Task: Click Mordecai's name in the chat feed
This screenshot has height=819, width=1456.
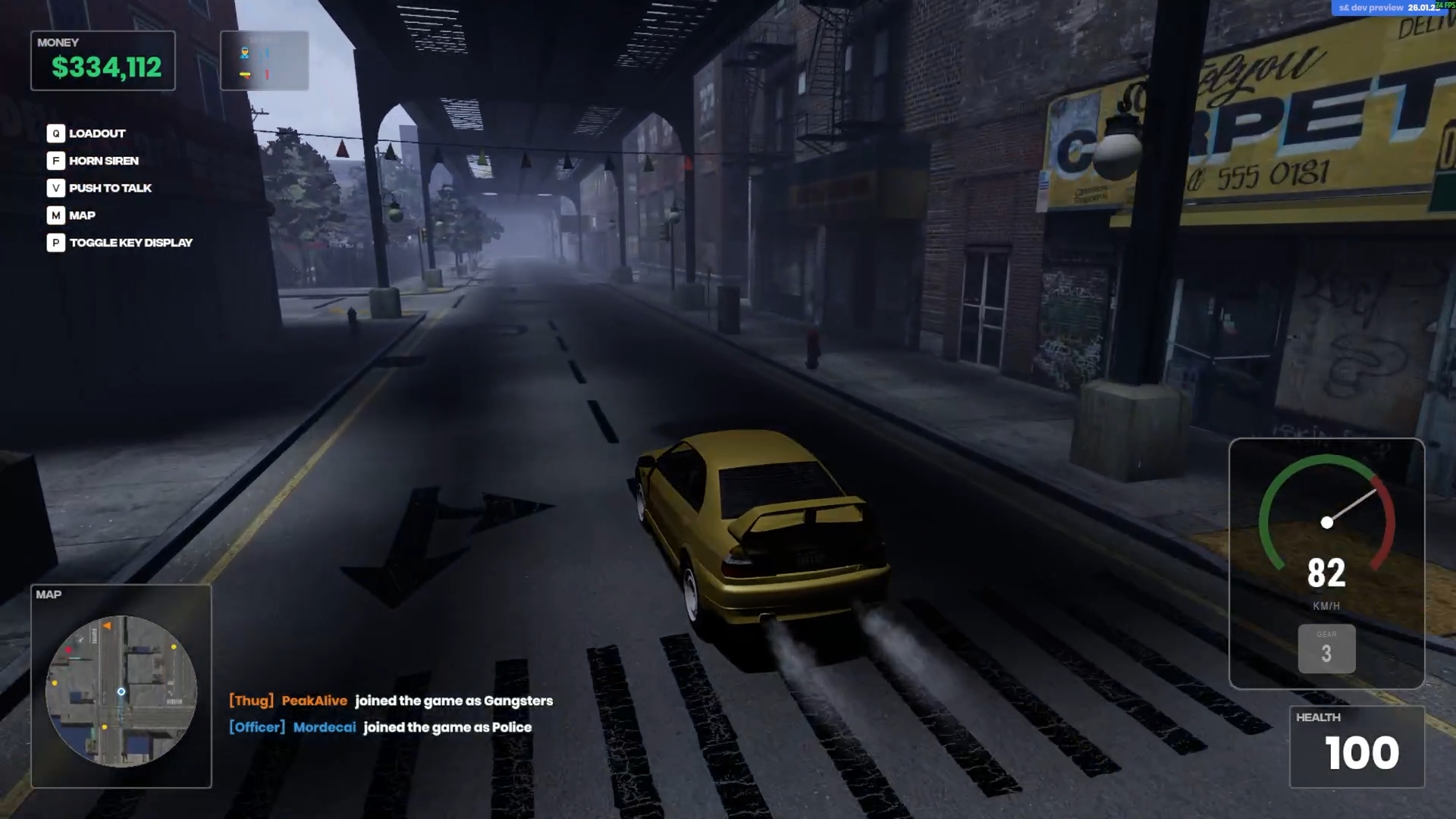Action: click(x=324, y=727)
